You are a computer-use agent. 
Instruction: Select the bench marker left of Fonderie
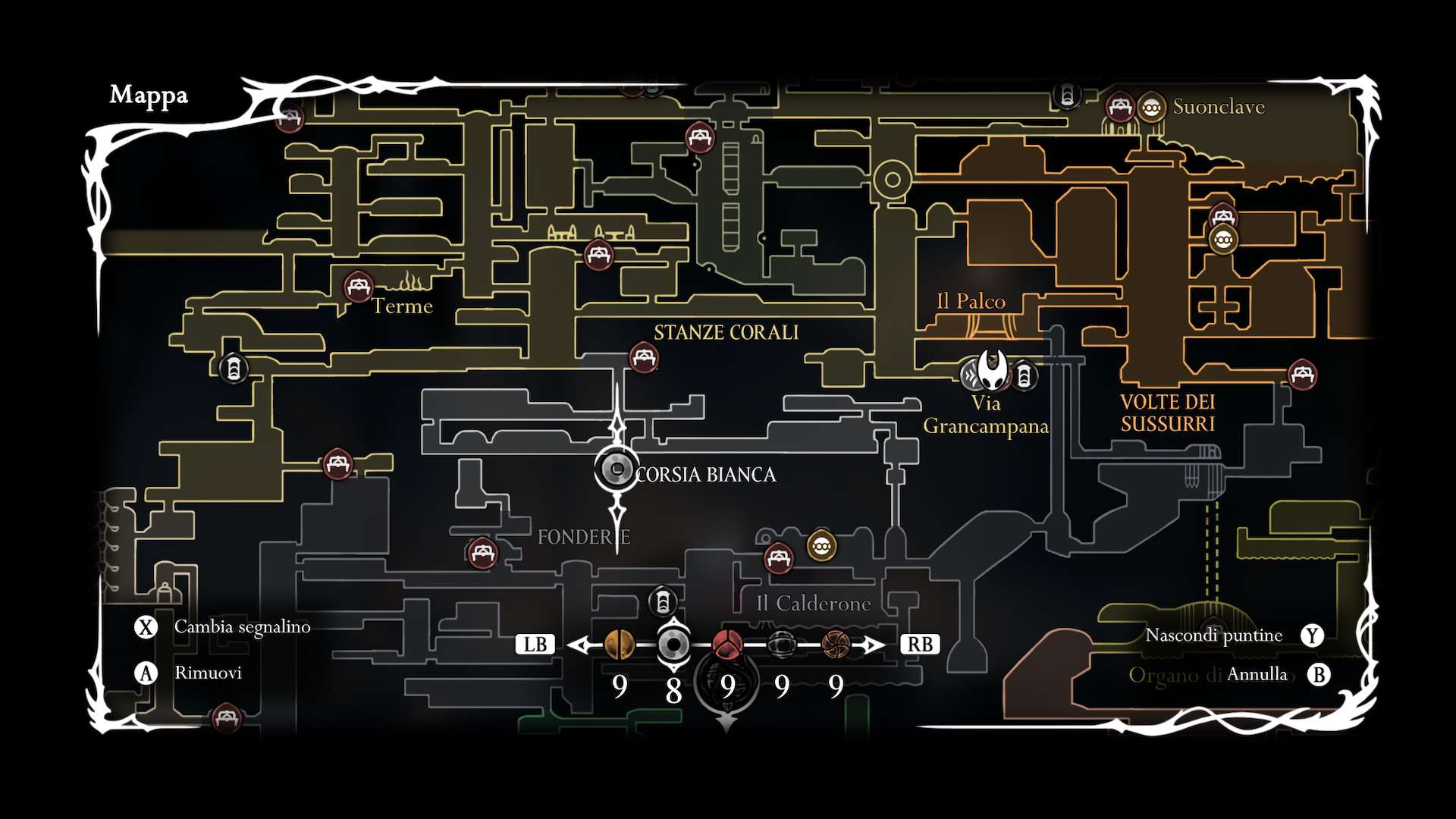pyautogui.click(x=482, y=553)
